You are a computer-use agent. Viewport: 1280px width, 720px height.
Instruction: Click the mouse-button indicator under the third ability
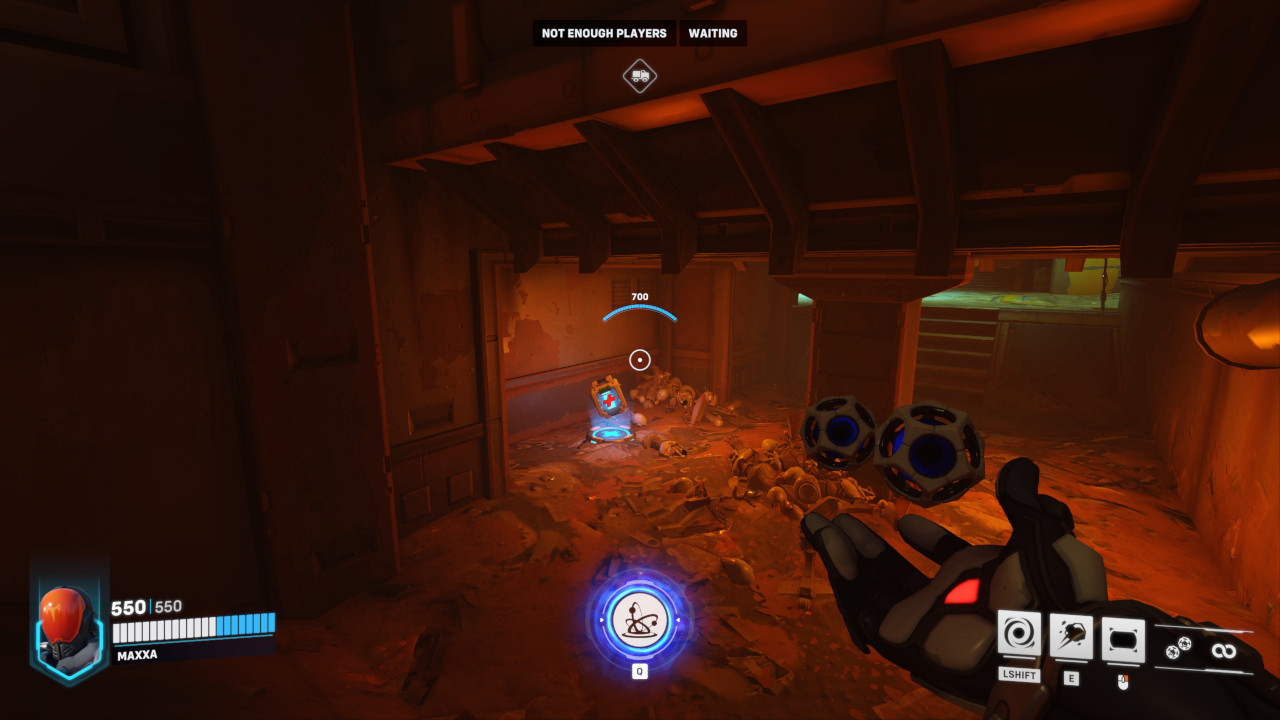[x=1122, y=682]
